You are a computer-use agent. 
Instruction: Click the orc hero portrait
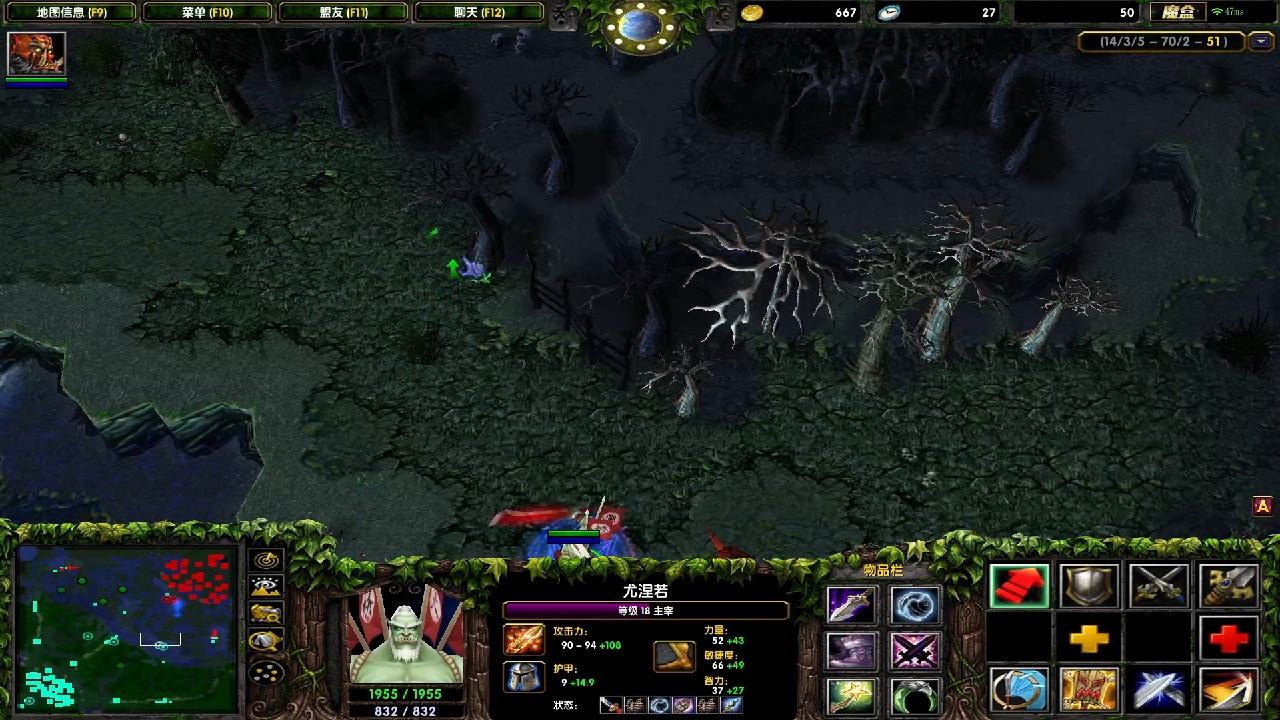pos(405,633)
